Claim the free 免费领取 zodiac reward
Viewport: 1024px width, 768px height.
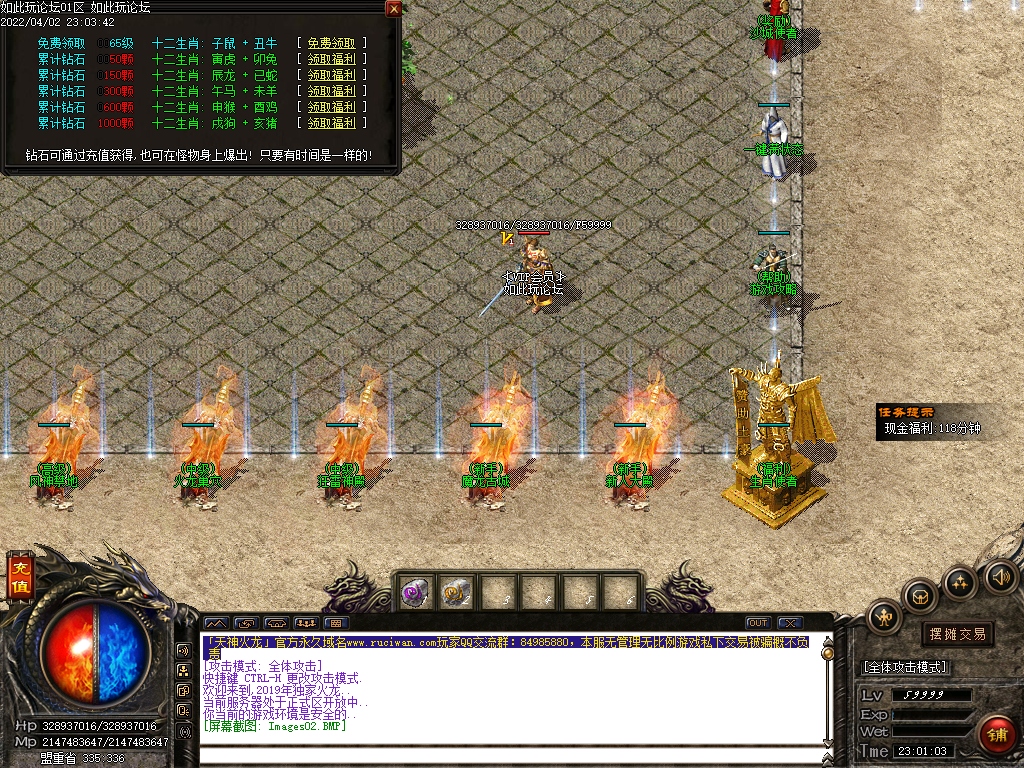point(331,43)
